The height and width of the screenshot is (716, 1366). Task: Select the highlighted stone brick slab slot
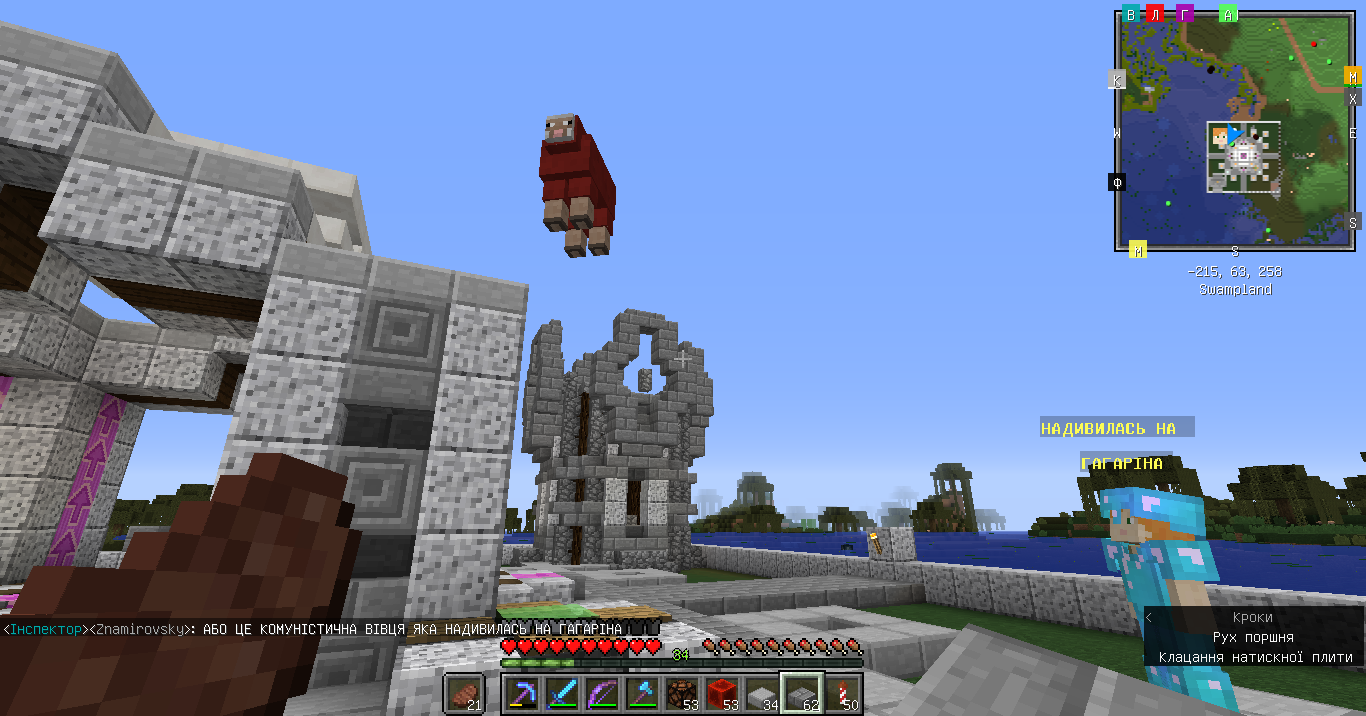click(x=802, y=693)
